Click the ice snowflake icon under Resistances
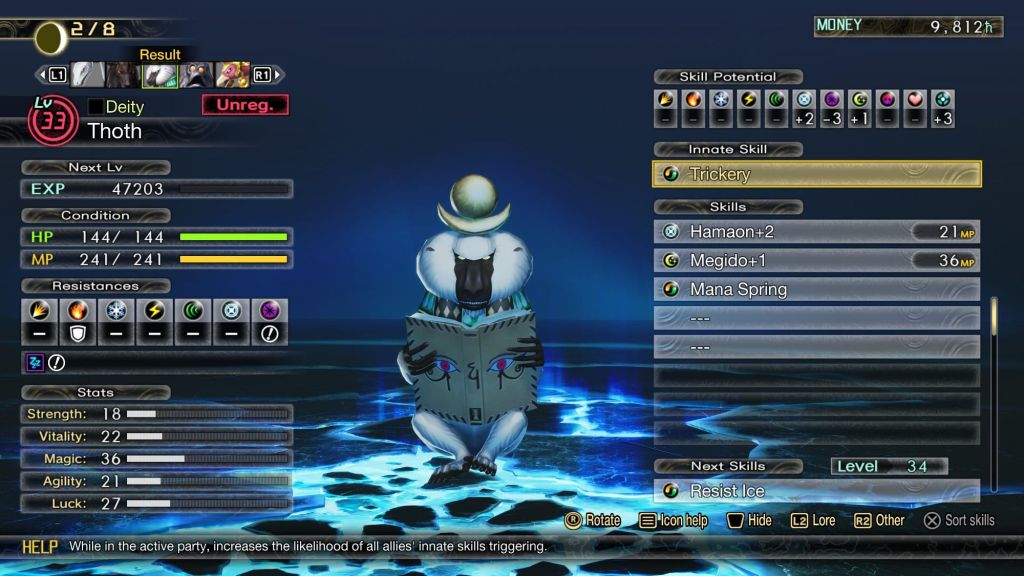 [116, 311]
